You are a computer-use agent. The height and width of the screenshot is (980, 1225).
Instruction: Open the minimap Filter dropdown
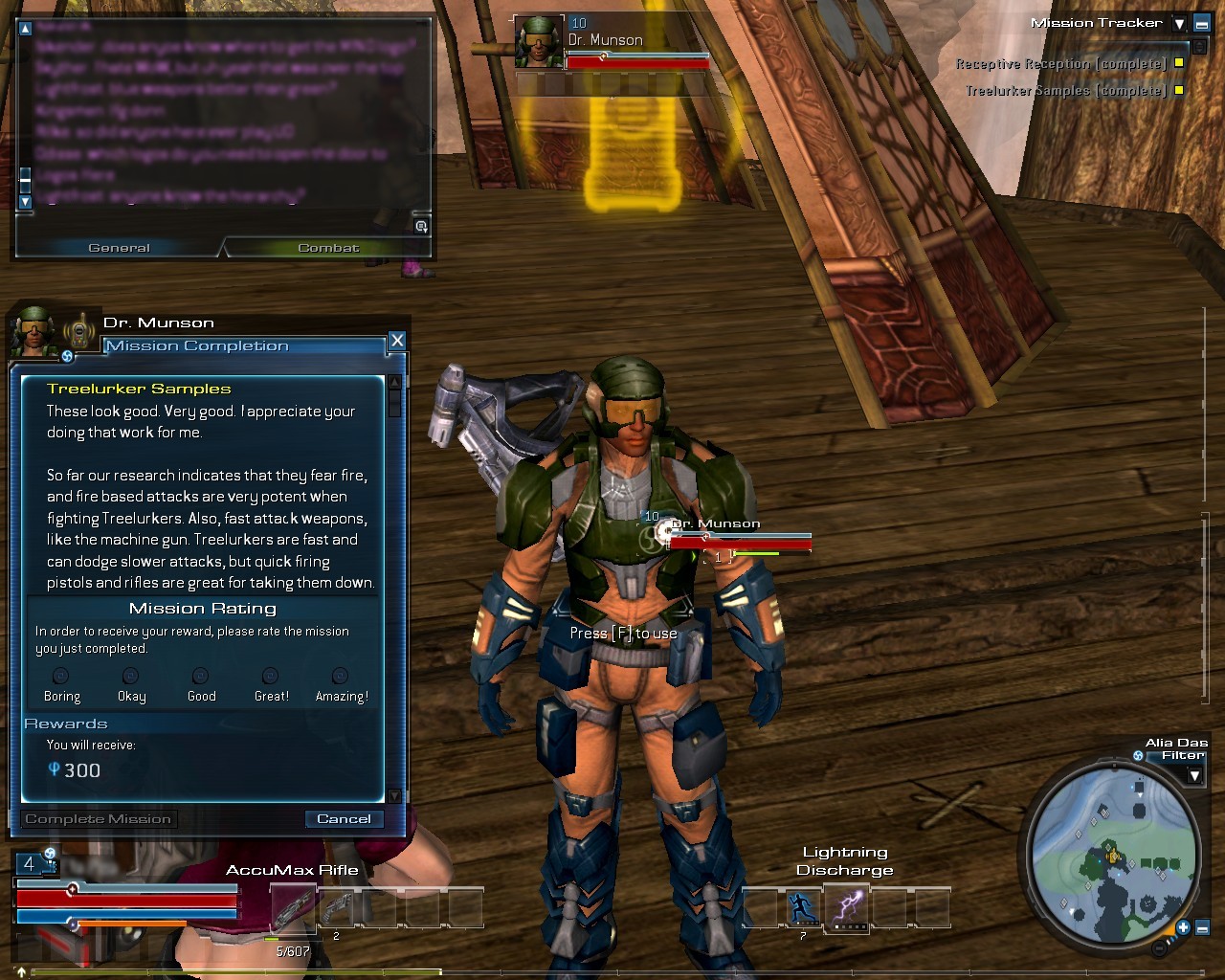1194,775
